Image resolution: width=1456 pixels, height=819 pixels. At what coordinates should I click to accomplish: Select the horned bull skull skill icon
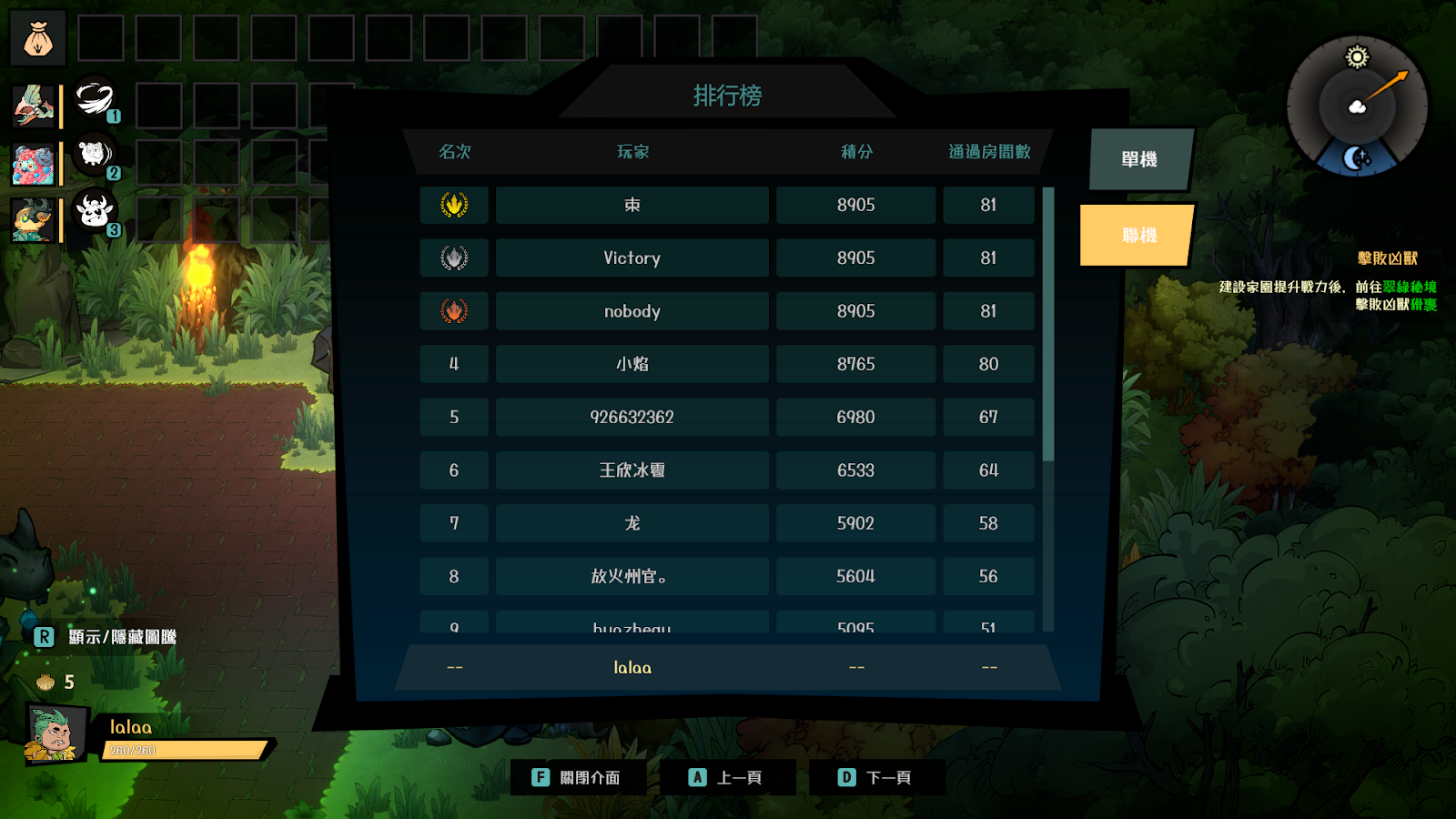pyautogui.click(x=94, y=211)
